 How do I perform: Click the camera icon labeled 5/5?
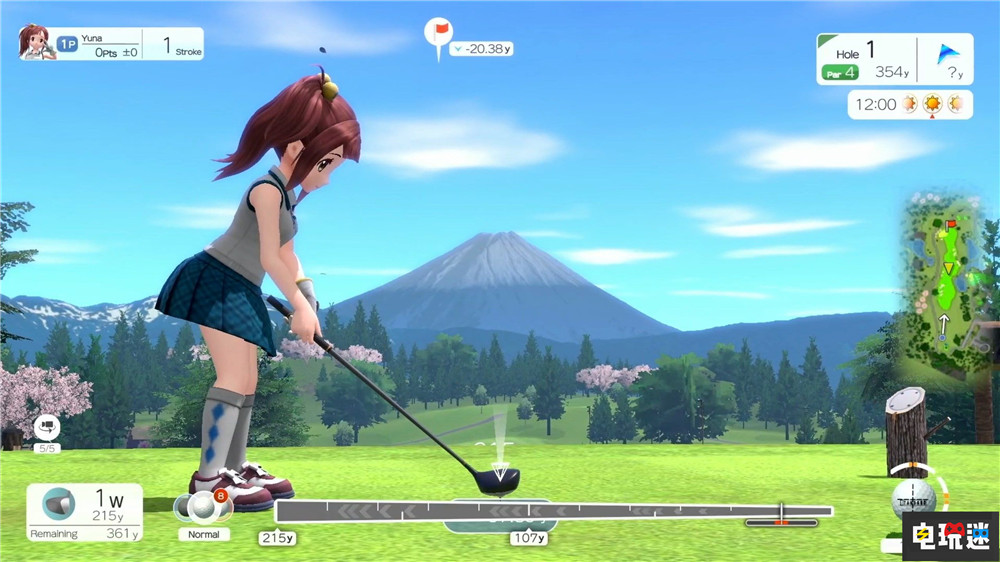[x=46, y=428]
